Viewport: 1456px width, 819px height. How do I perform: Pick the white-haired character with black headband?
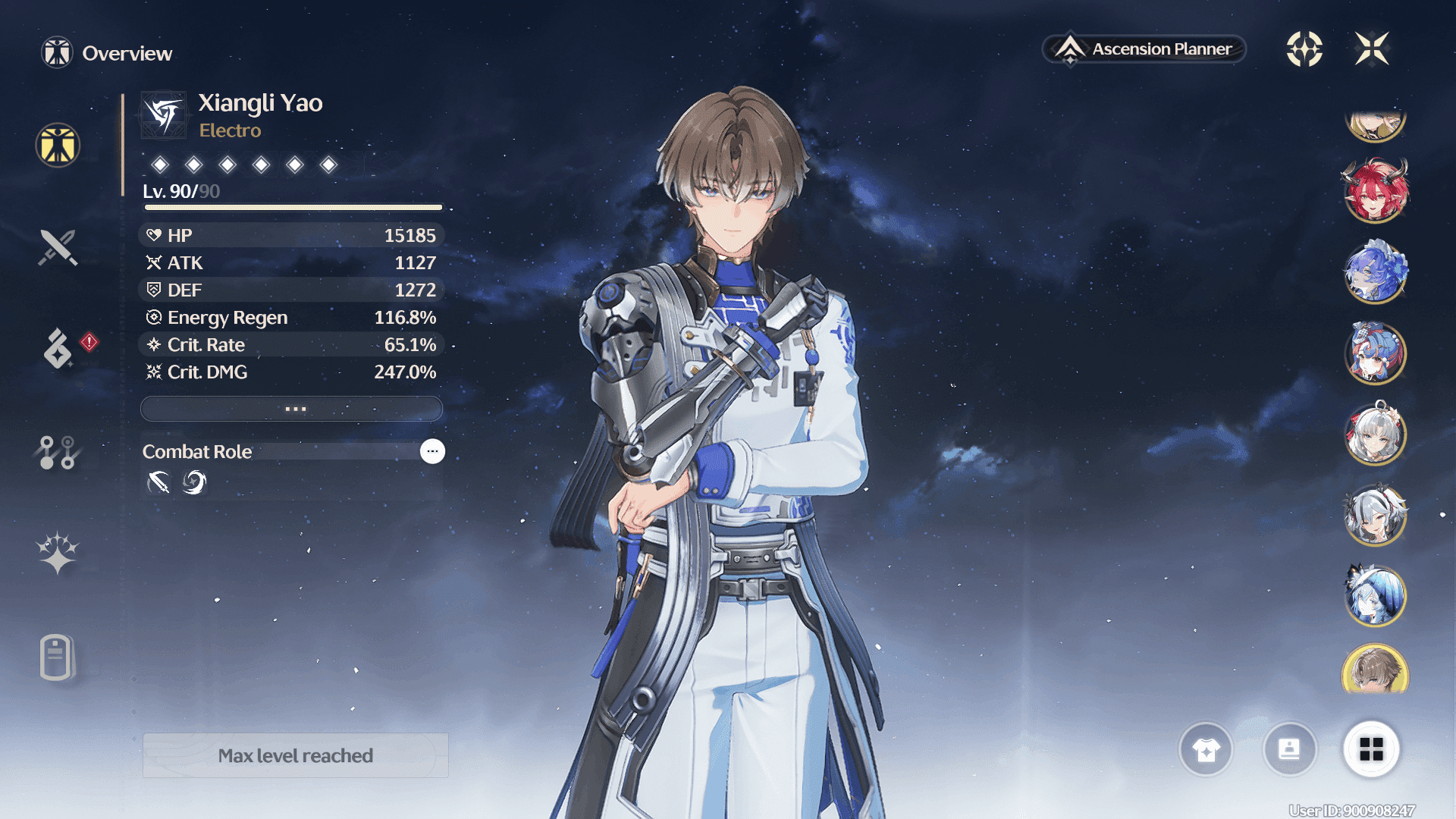pyautogui.click(x=1375, y=516)
